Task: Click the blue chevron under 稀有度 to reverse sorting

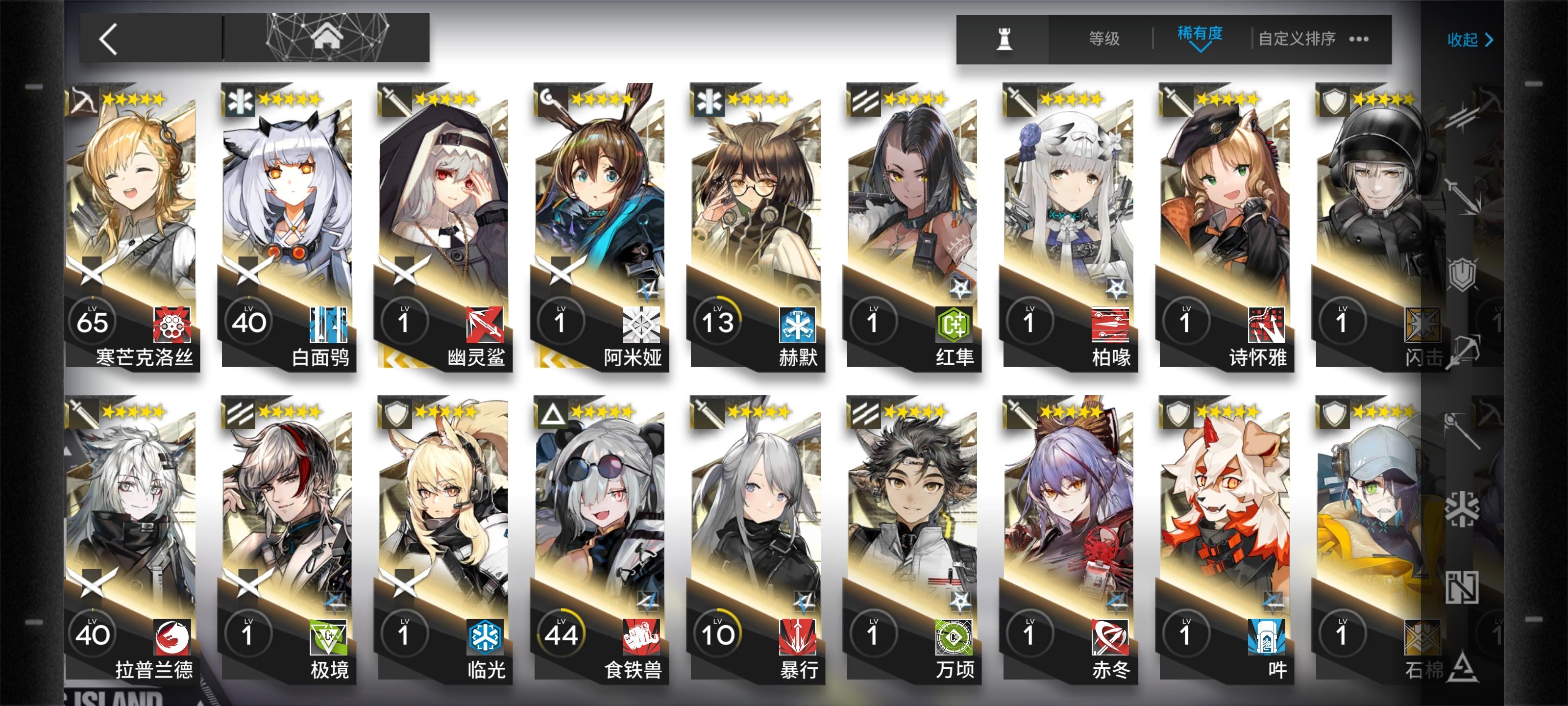Action: pos(1200,49)
